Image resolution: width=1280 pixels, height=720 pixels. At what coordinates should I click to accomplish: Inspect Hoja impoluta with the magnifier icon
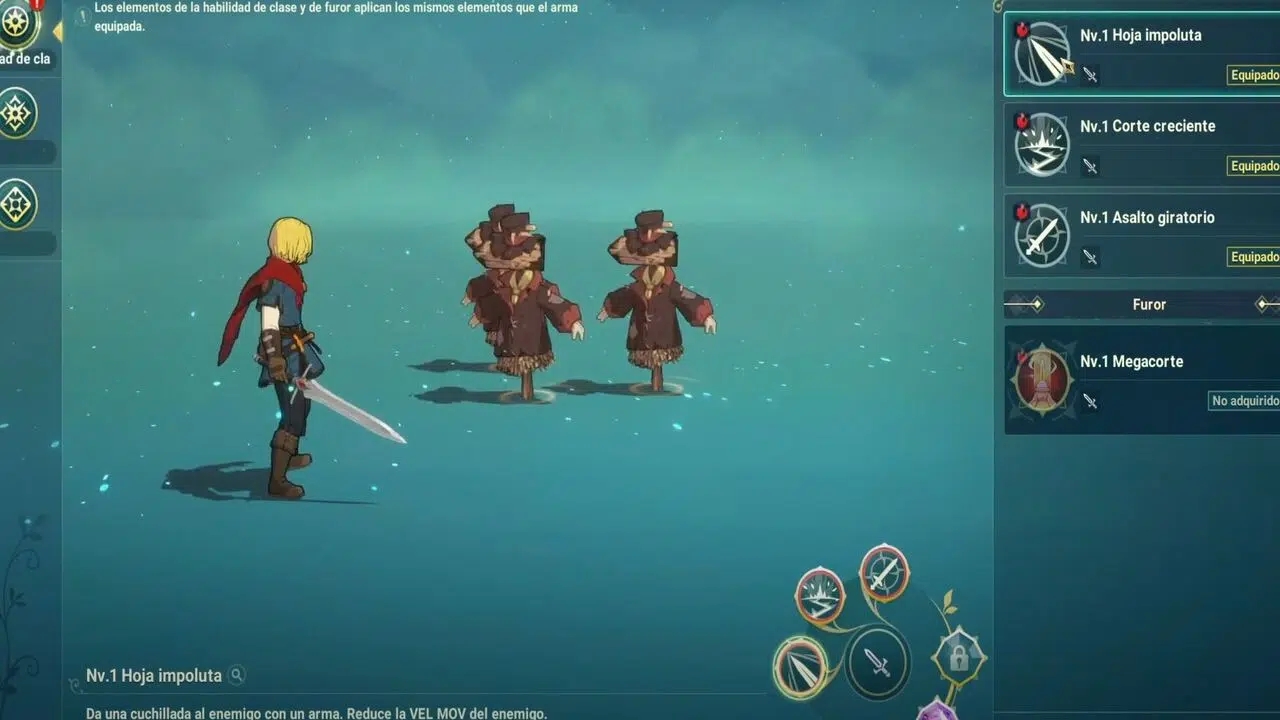[x=237, y=675]
